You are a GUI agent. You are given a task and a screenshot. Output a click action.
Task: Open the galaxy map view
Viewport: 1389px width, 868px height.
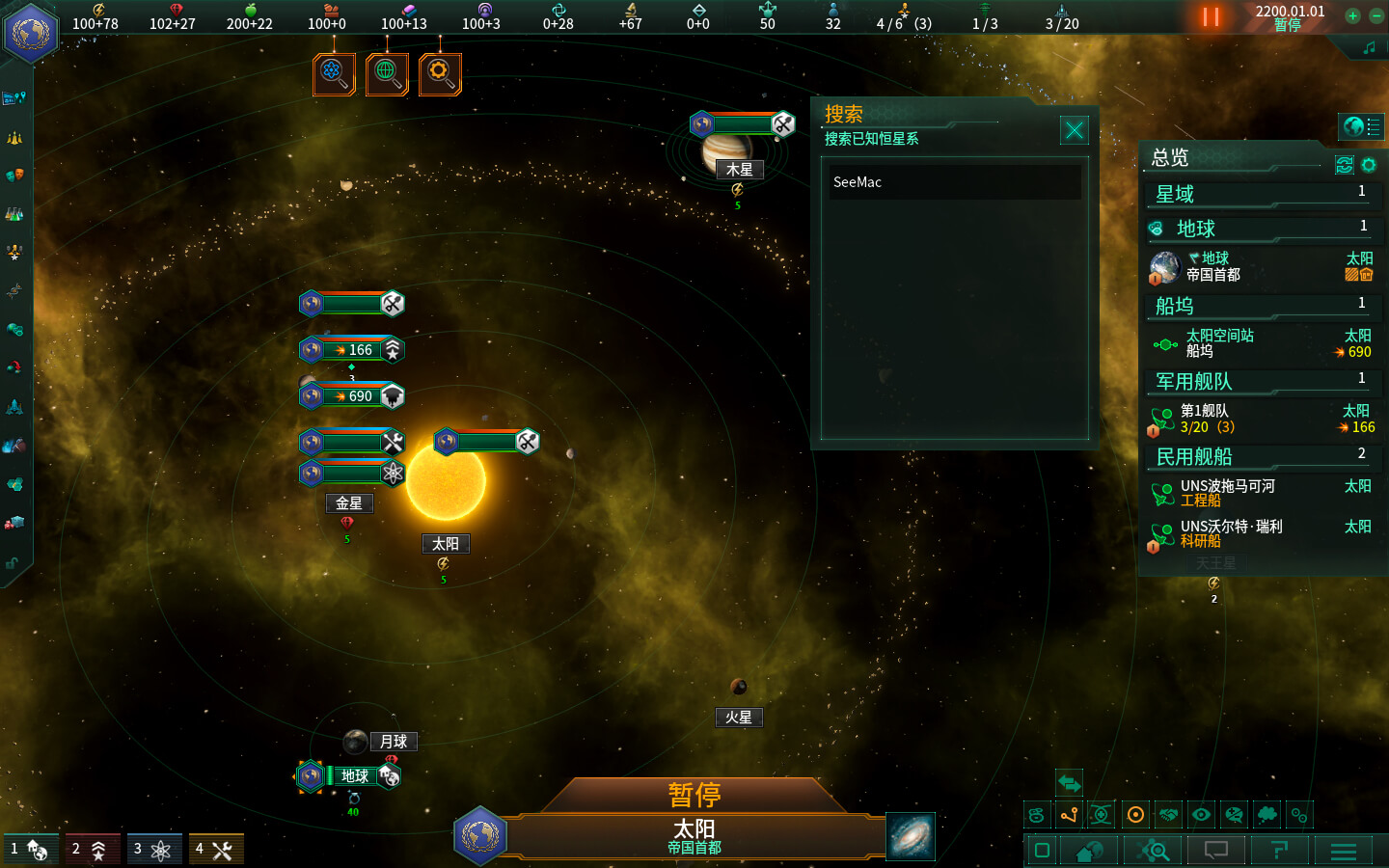tap(910, 835)
